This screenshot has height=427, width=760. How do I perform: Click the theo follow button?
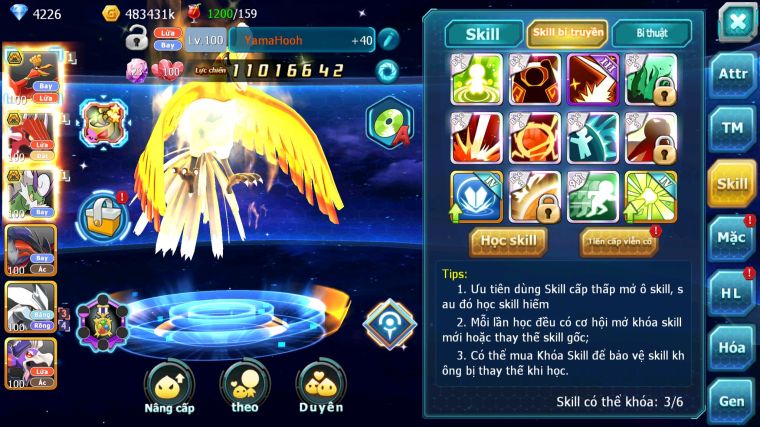(245, 386)
